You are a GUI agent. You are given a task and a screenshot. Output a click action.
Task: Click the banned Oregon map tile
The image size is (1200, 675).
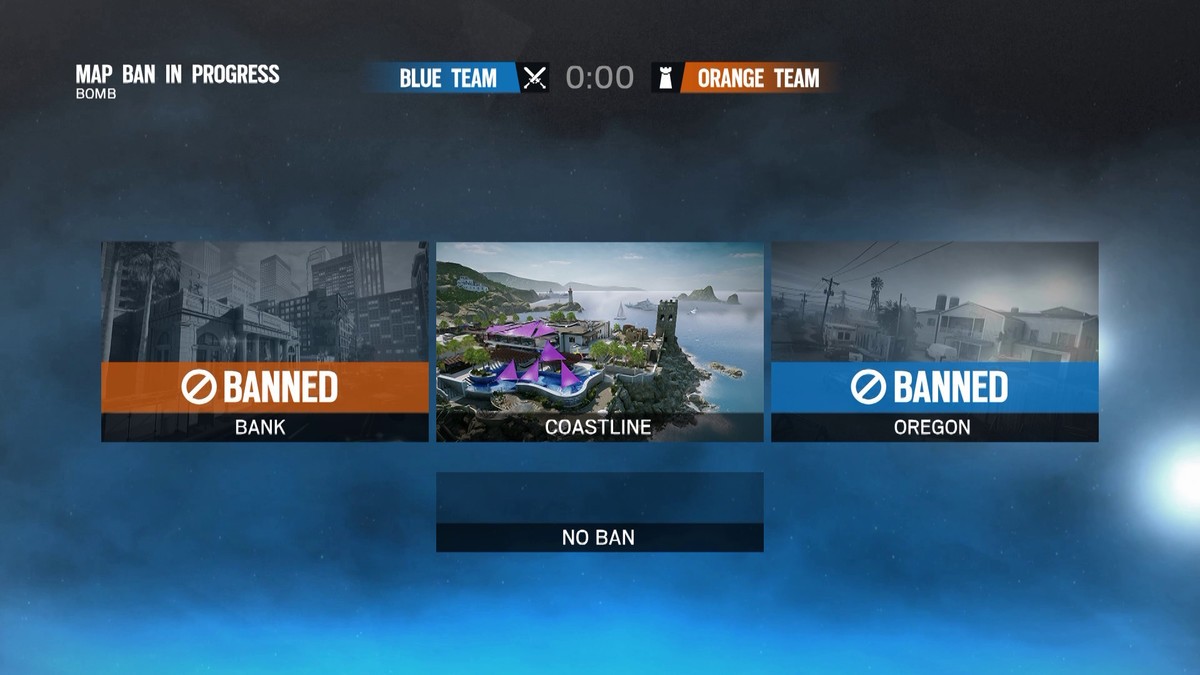pos(934,341)
